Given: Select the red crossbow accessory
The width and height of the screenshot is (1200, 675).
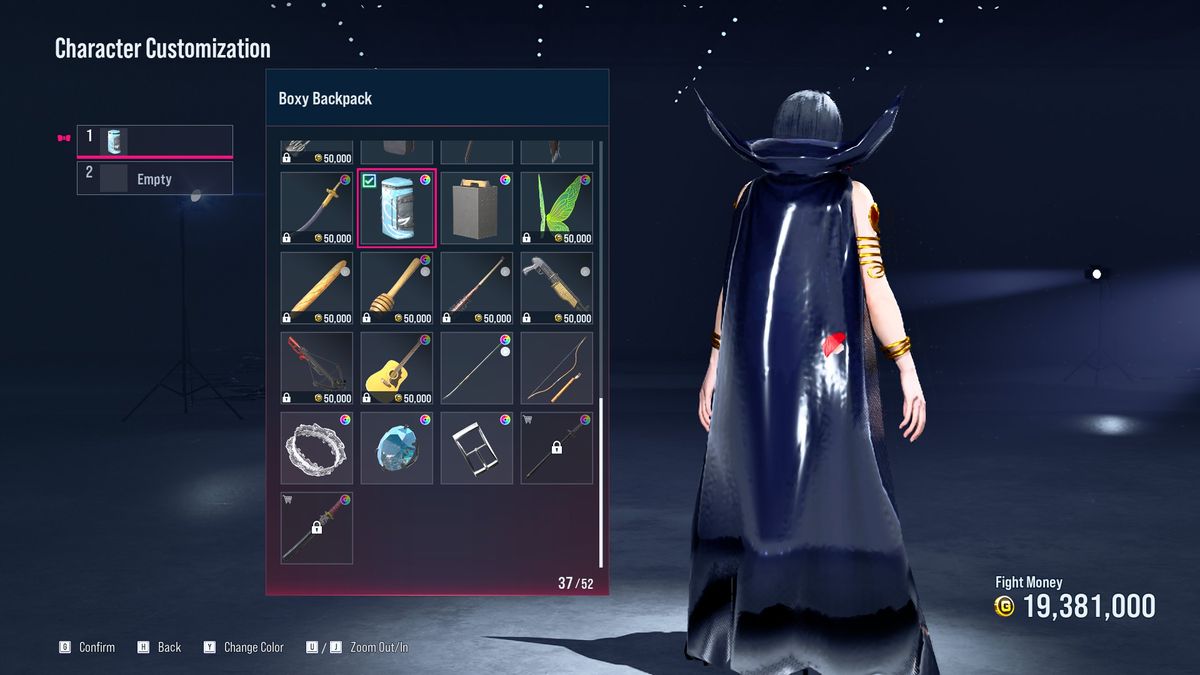Looking at the screenshot, I should point(317,368).
